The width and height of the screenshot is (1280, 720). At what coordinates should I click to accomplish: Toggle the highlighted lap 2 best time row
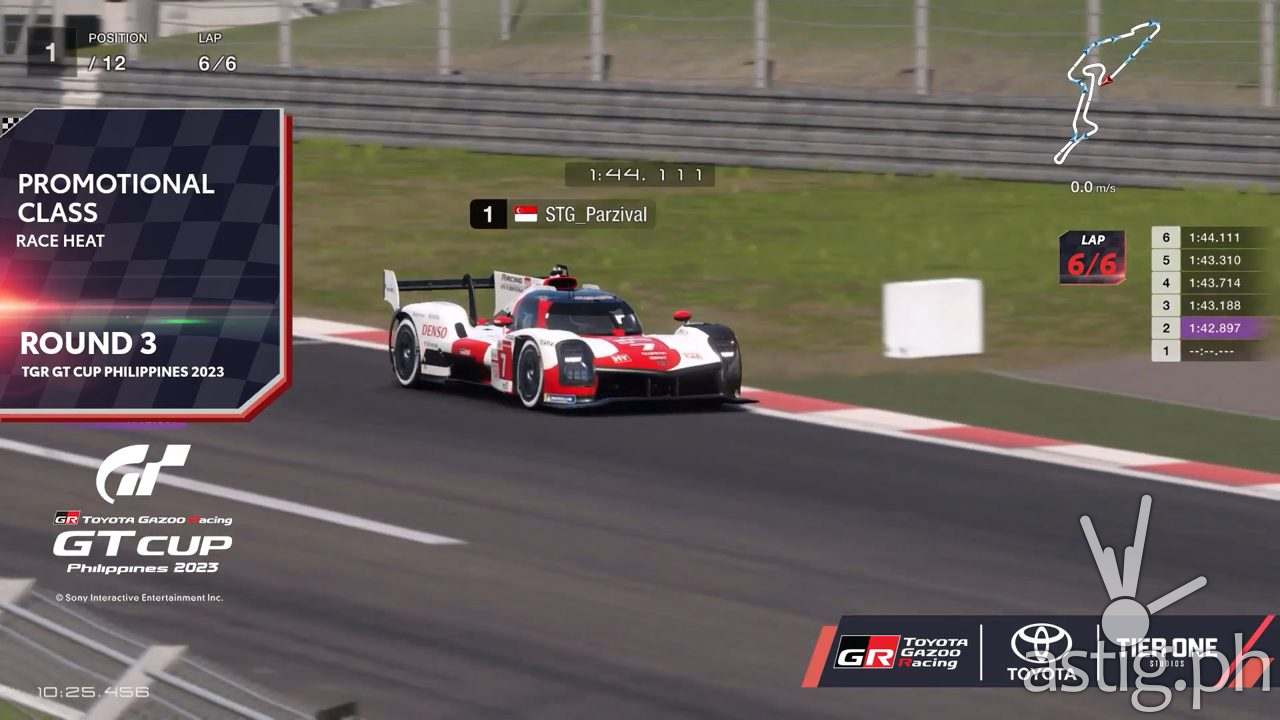coord(1212,329)
